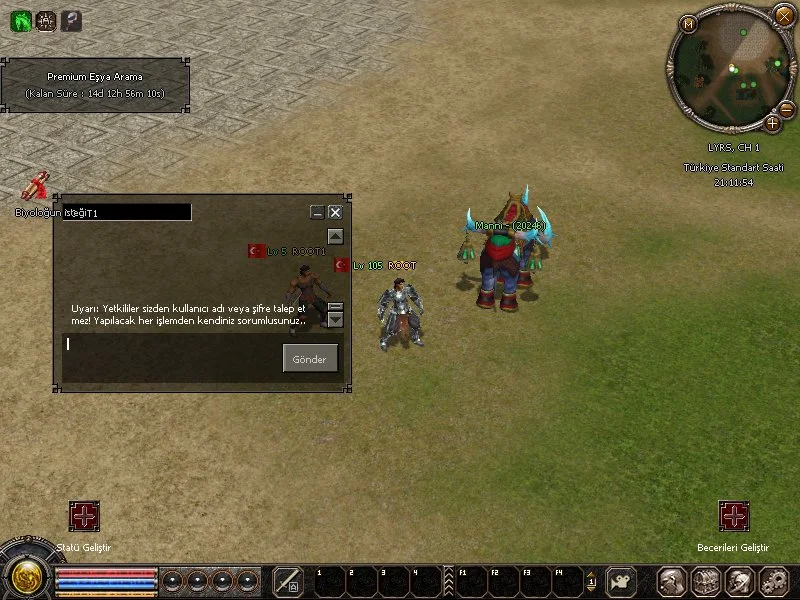Click the sword auto-attack button
Screen dimensions: 800x600
[288, 581]
